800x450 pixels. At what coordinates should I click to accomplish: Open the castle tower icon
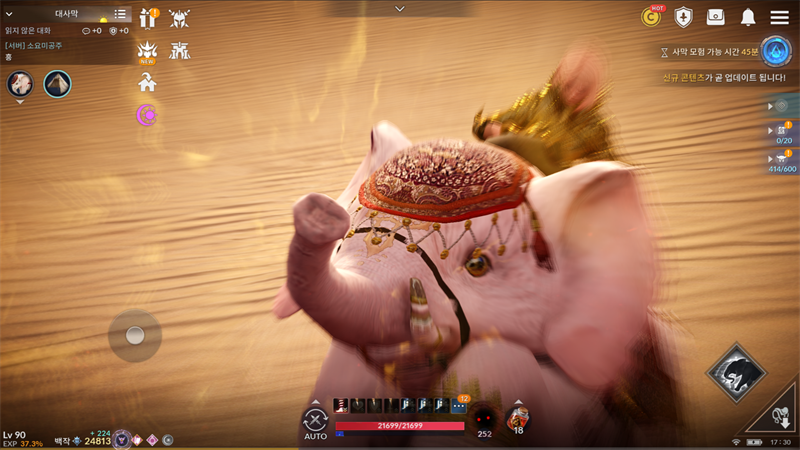(180, 51)
